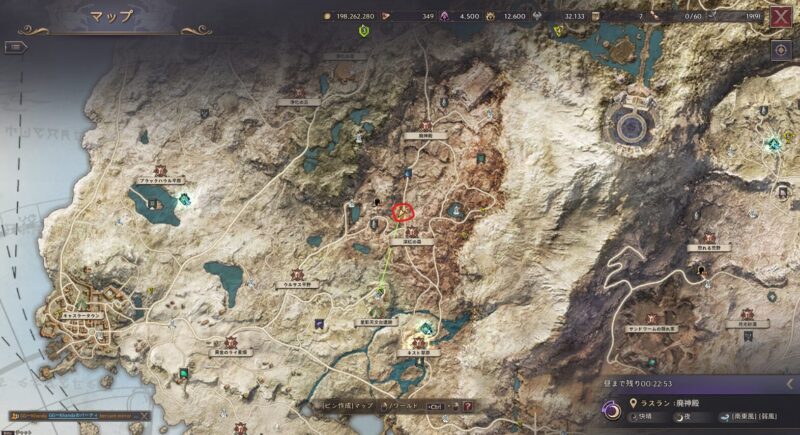
Task: Click the compass button under the close button
Action: pyautogui.click(x=780, y=51)
